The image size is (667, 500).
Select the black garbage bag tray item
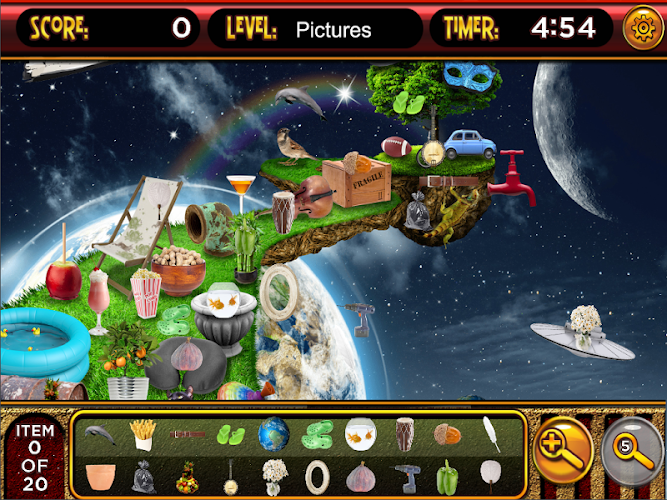click(143, 474)
